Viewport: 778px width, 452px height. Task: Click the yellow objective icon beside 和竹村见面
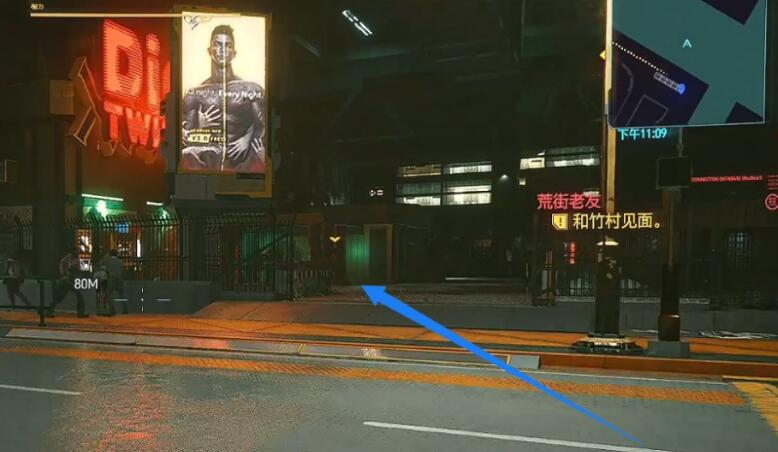point(560,221)
